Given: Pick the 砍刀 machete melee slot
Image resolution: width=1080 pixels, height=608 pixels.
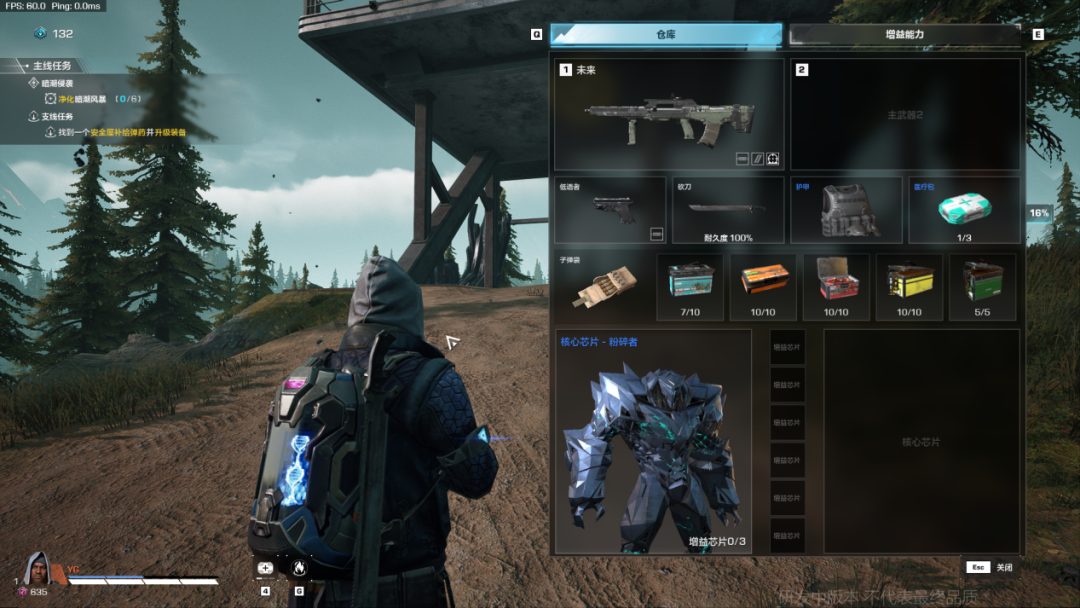Looking at the screenshot, I should [x=727, y=210].
